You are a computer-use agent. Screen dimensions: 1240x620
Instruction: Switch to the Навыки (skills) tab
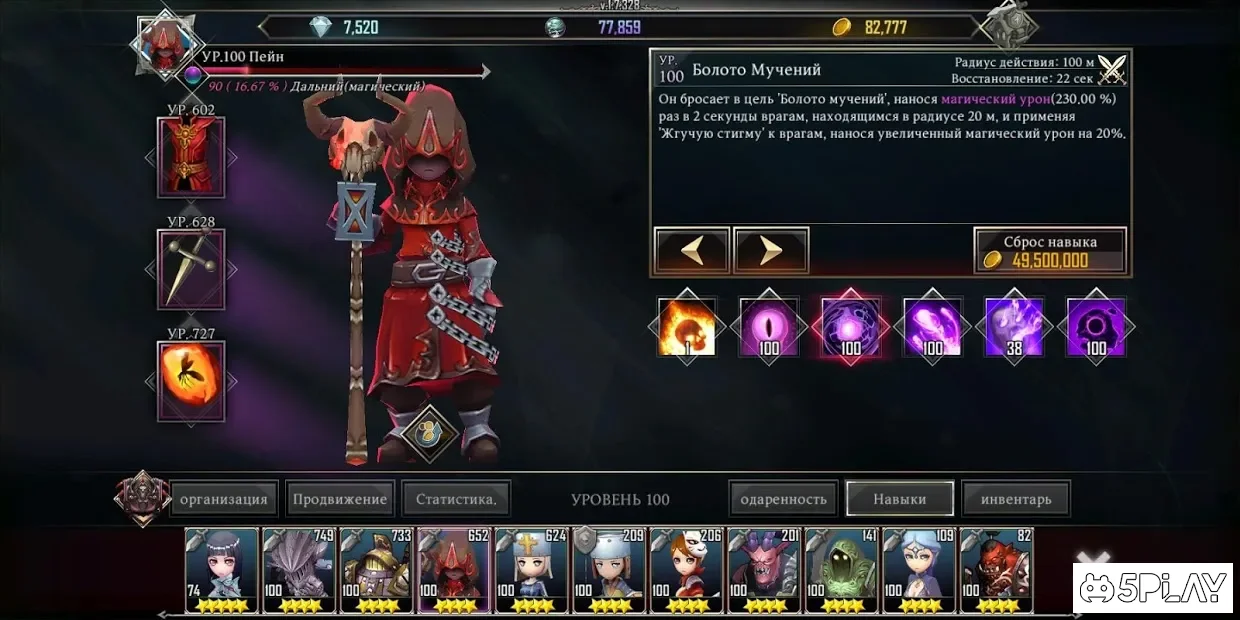(899, 499)
